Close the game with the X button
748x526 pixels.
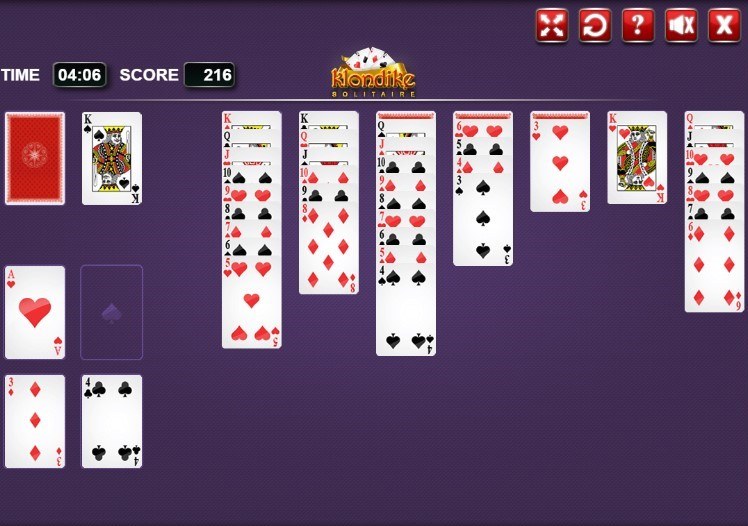724,25
